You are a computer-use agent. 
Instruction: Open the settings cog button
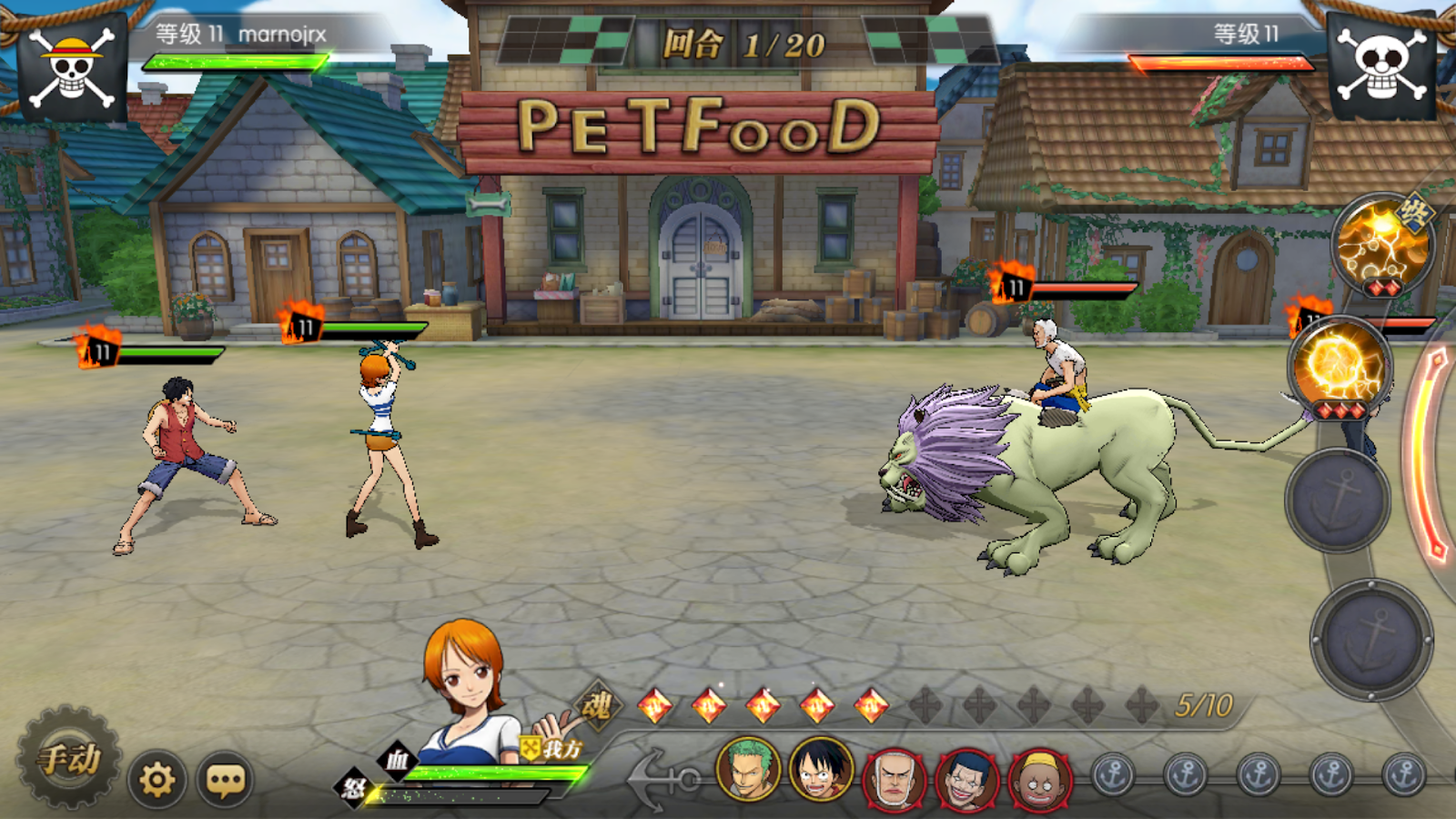tap(157, 780)
